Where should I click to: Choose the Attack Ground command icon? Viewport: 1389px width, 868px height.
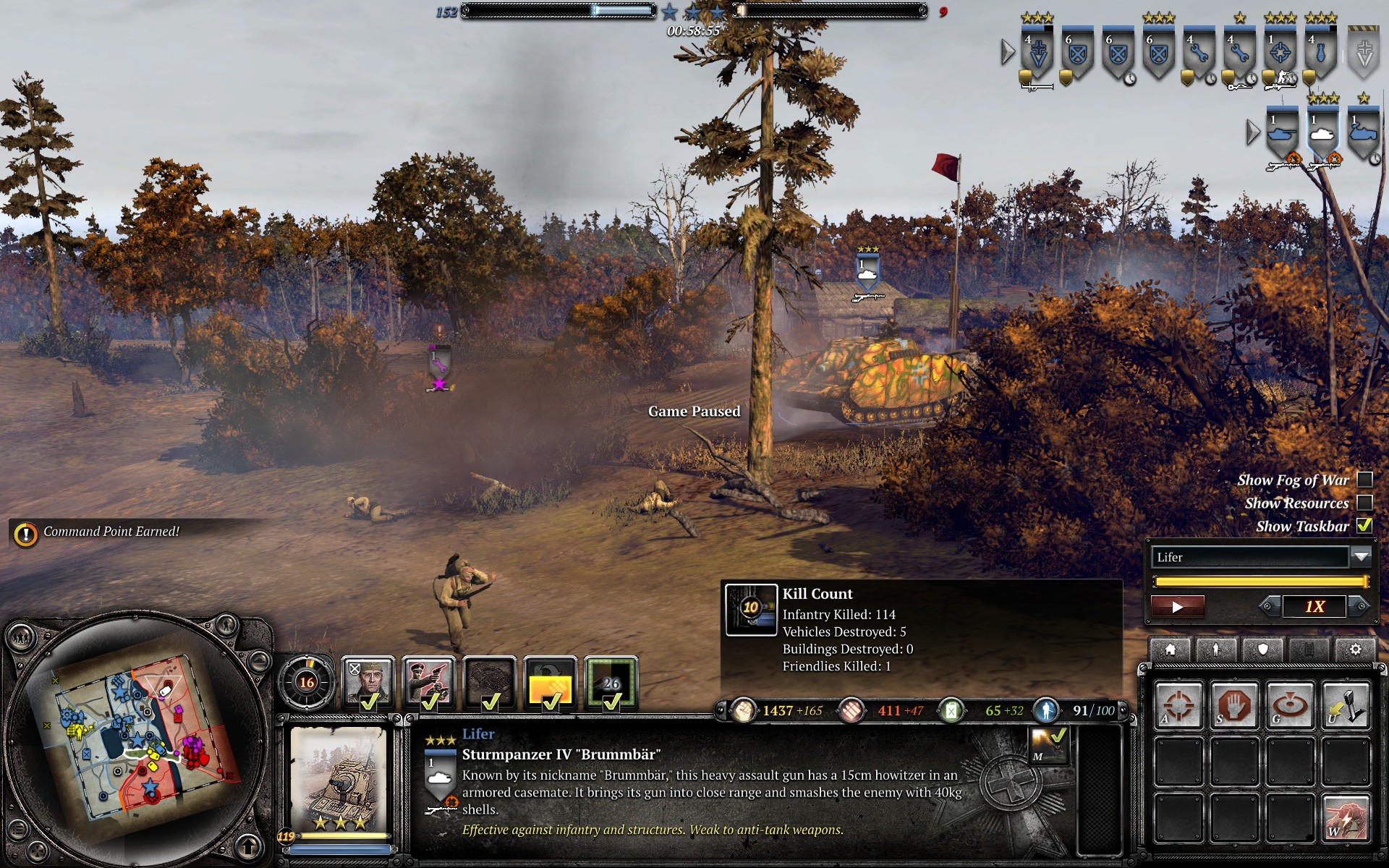coord(1289,704)
